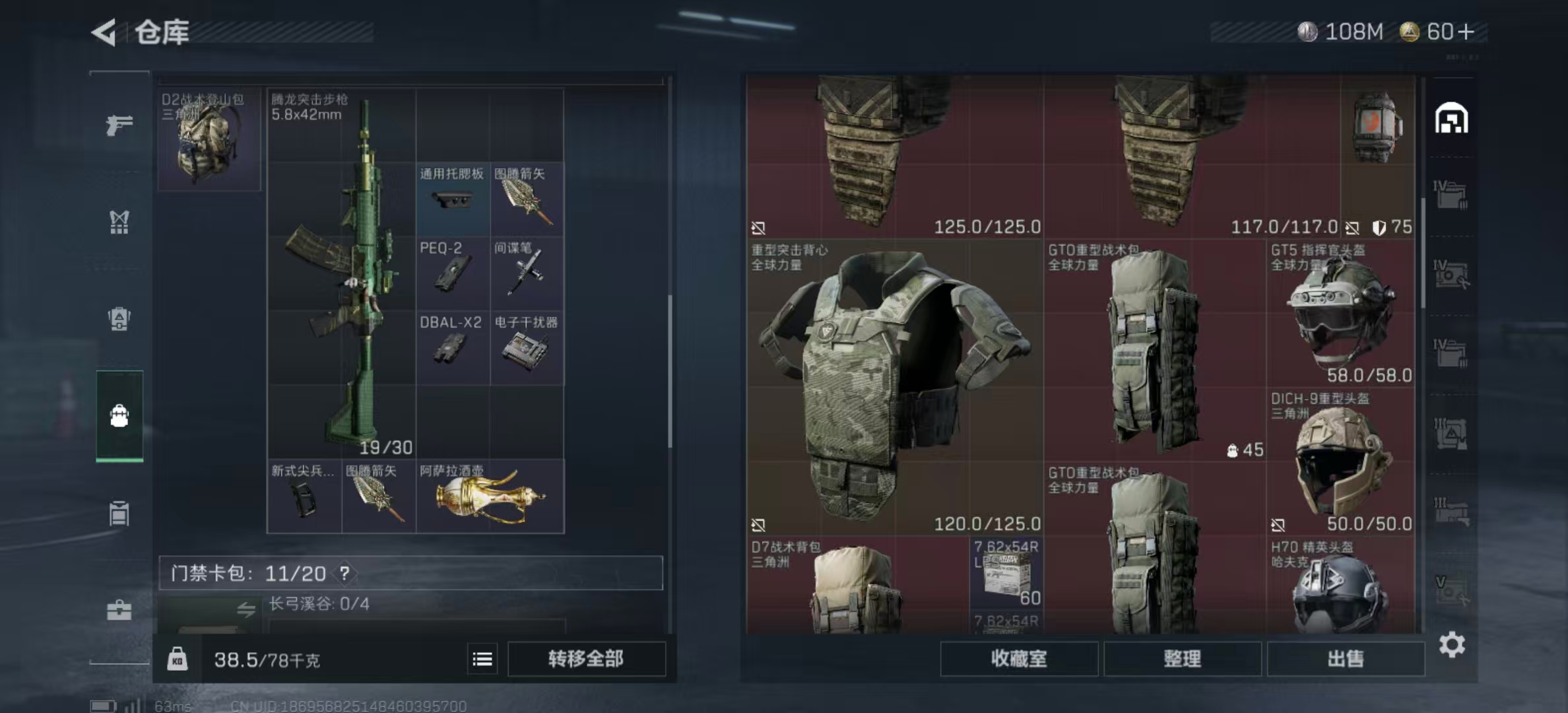Click the 仓库 back arrow header
Screen dimensions: 1568x713
click(104, 31)
